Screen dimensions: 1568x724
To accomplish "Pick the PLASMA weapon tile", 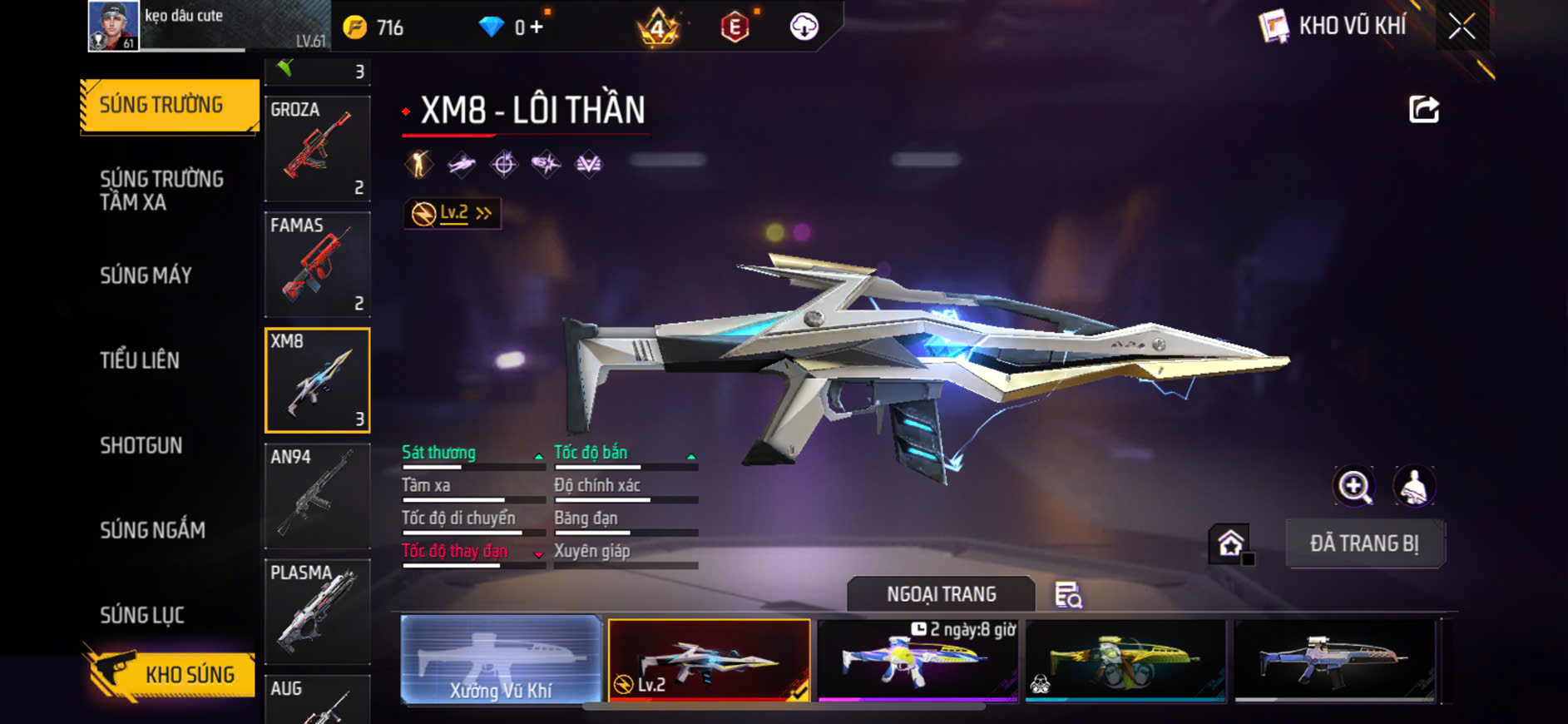I will 317,612.
